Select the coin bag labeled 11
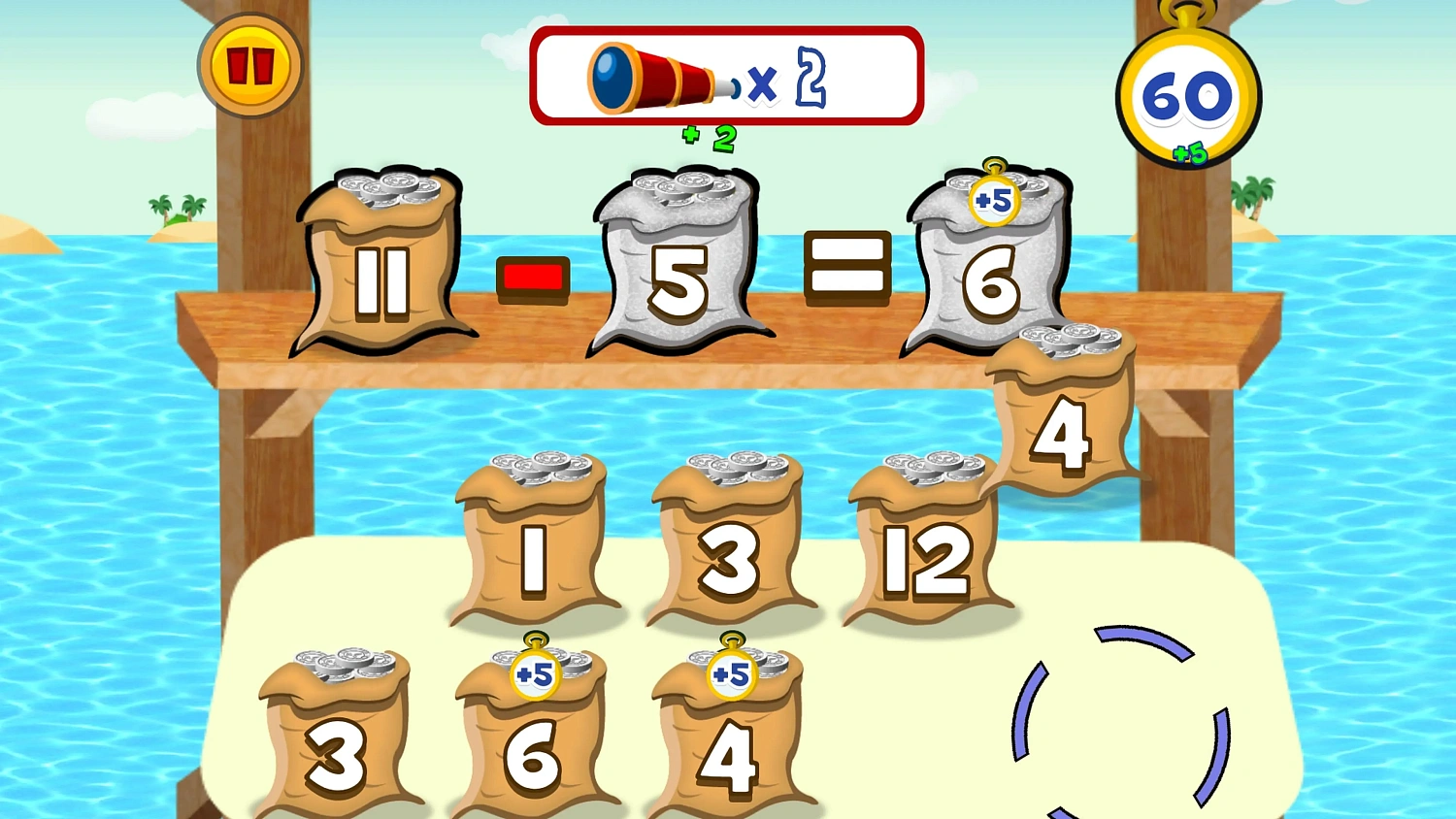 (383, 281)
